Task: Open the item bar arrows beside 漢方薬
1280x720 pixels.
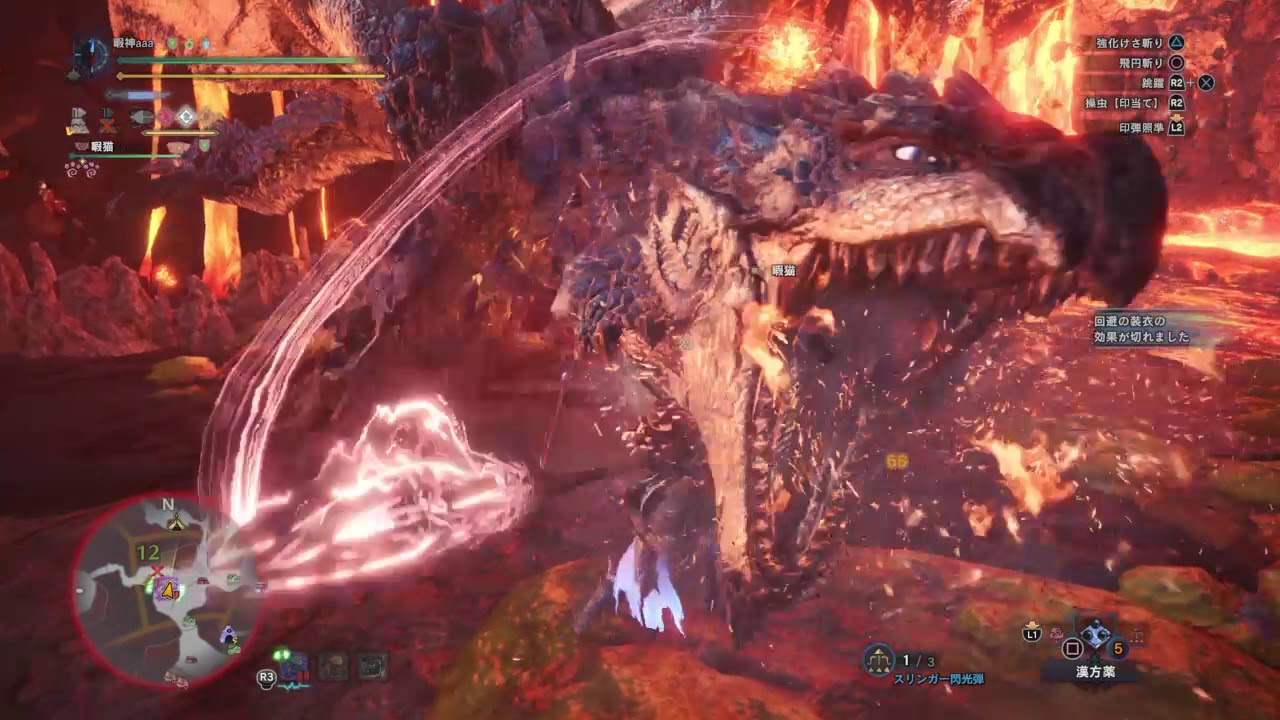Action: (x=1136, y=635)
